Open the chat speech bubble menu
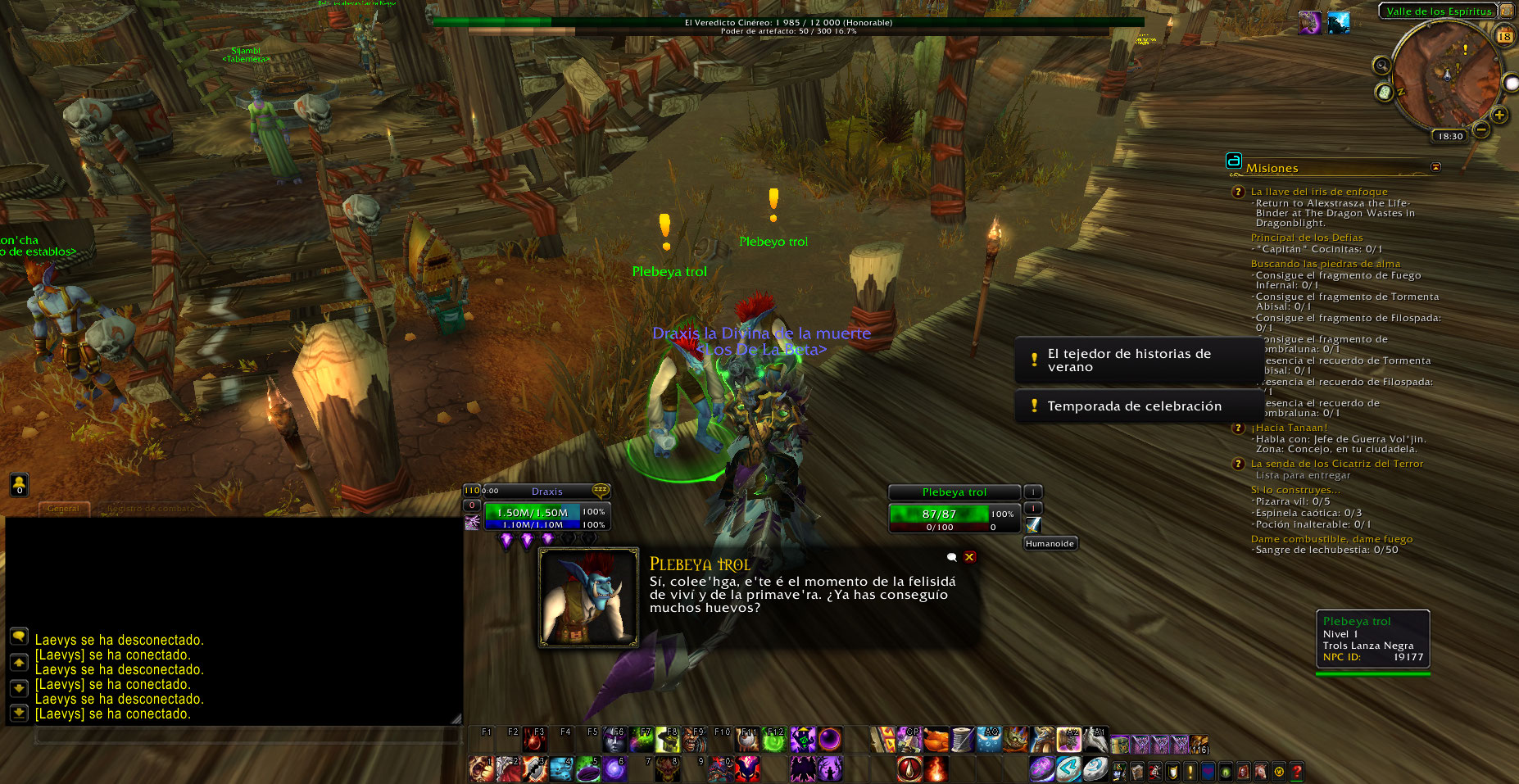Screen dimensions: 1519x784 (19, 636)
